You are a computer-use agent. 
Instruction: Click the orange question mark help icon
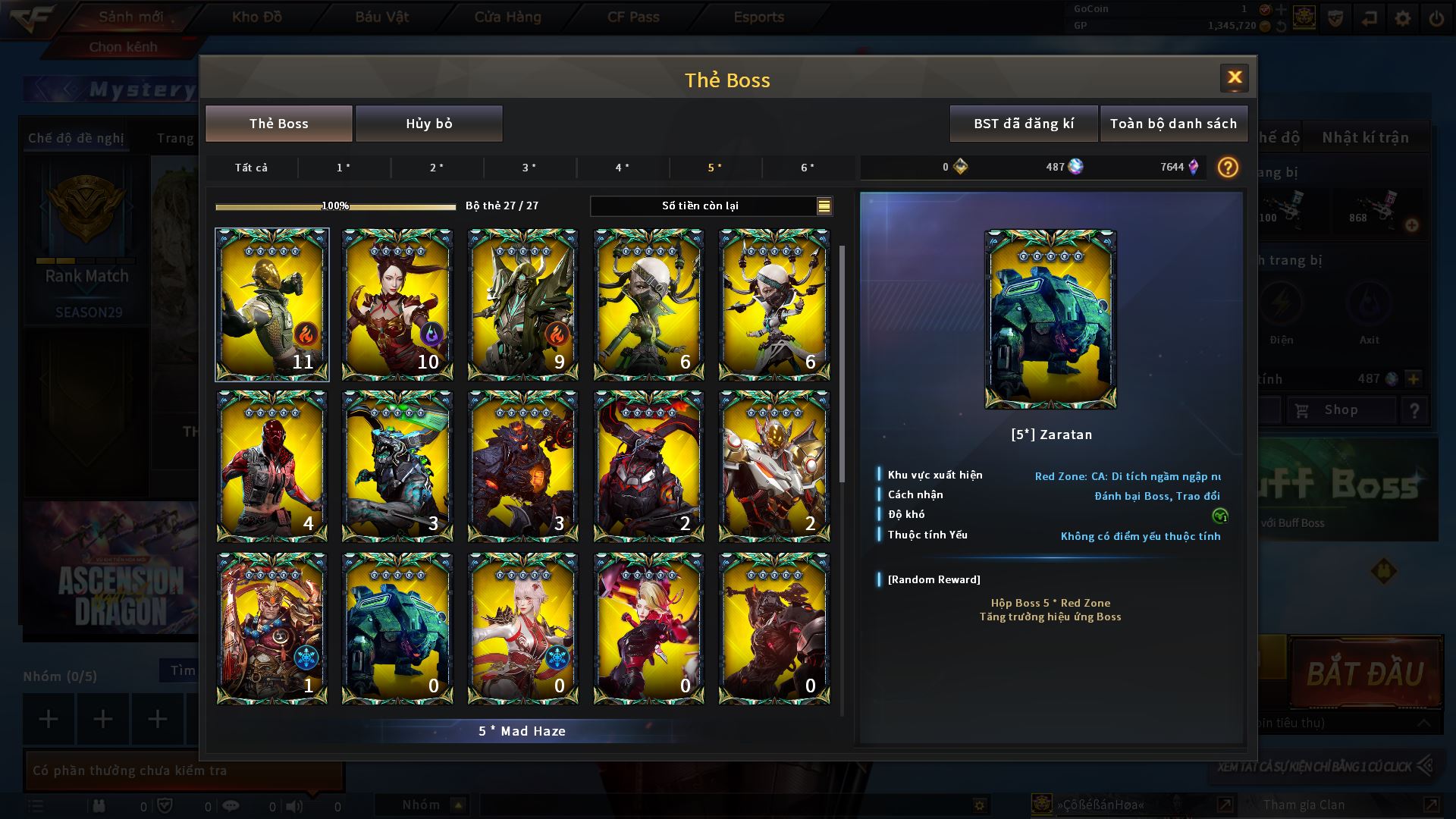tap(1227, 168)
